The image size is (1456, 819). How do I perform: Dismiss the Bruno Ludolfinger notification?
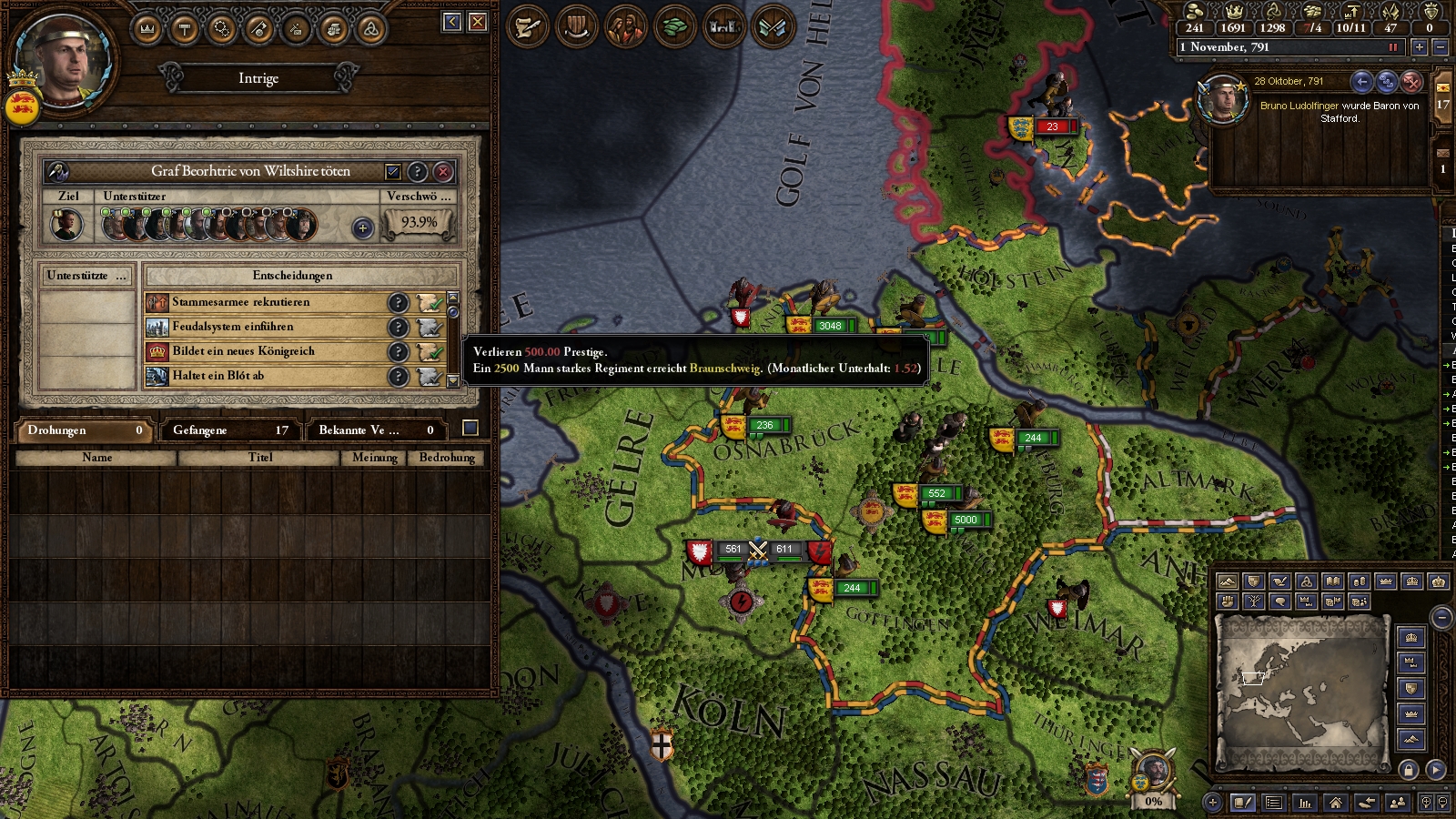pyautogui.click(x=1411, y=82)
